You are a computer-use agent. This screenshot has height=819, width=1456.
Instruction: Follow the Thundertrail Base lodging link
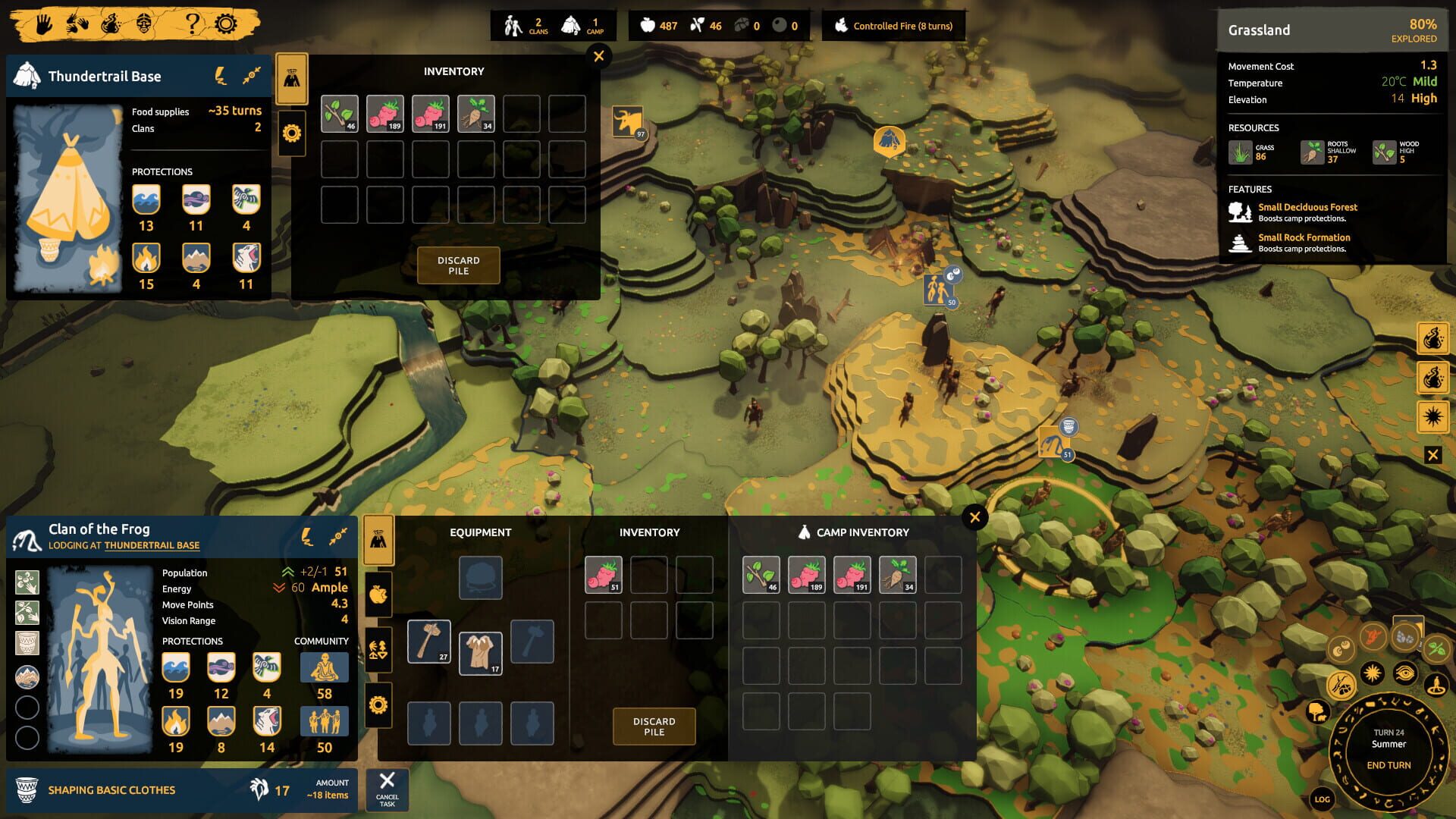point(152,545)
